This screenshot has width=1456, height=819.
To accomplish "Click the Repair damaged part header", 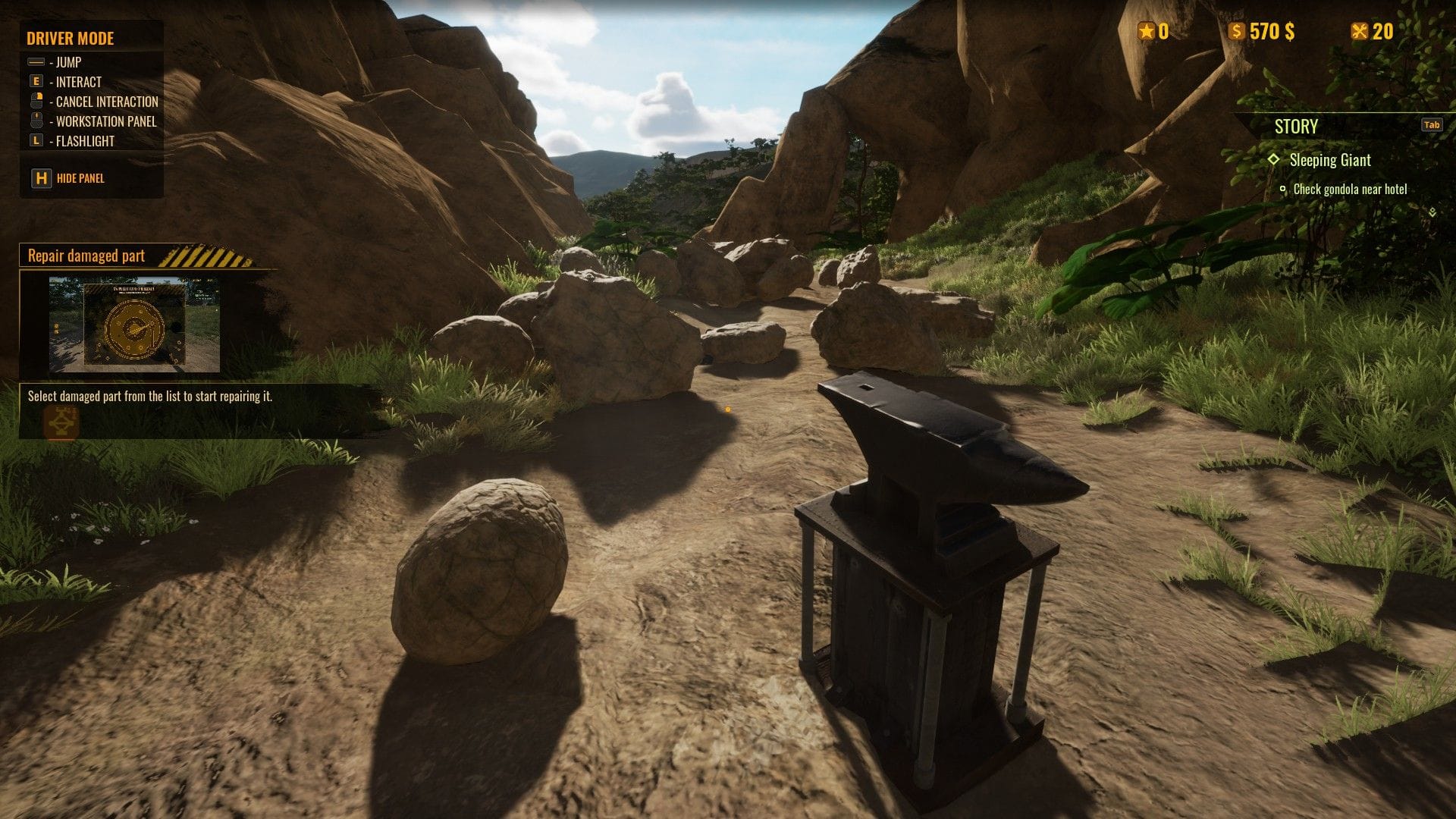I will [x=86, y=256].
